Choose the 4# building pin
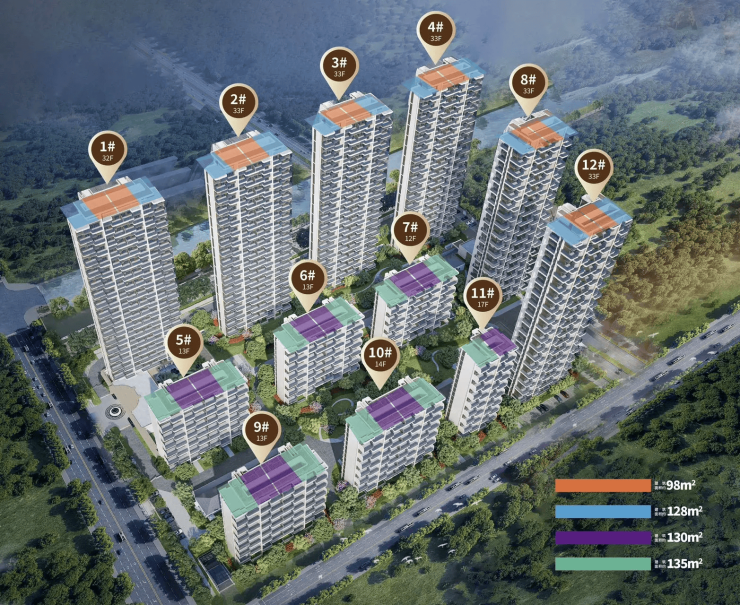 tap(435, 32)
